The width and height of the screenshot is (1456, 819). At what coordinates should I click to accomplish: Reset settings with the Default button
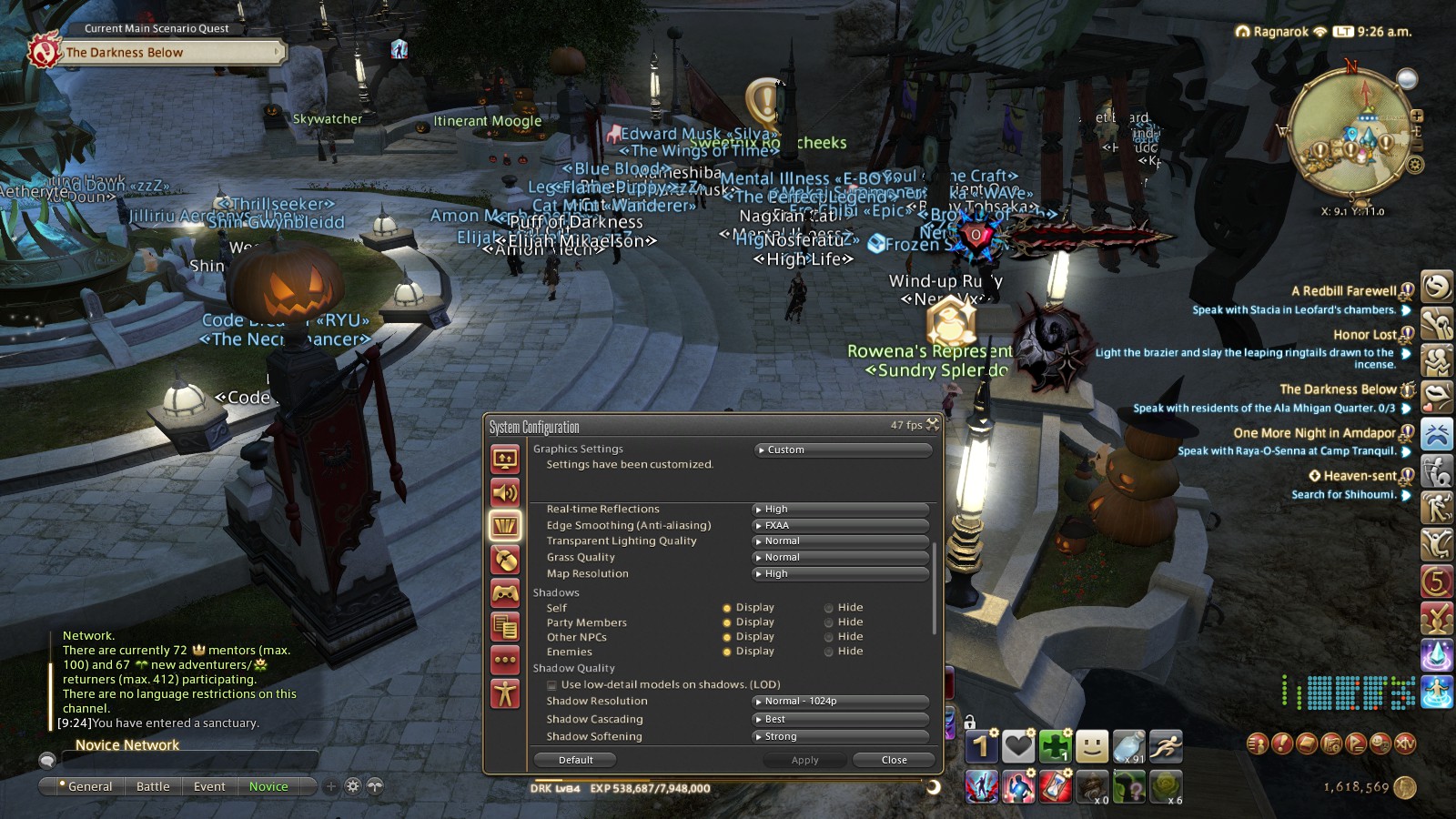pyautogui.click(x=575, y=760)
